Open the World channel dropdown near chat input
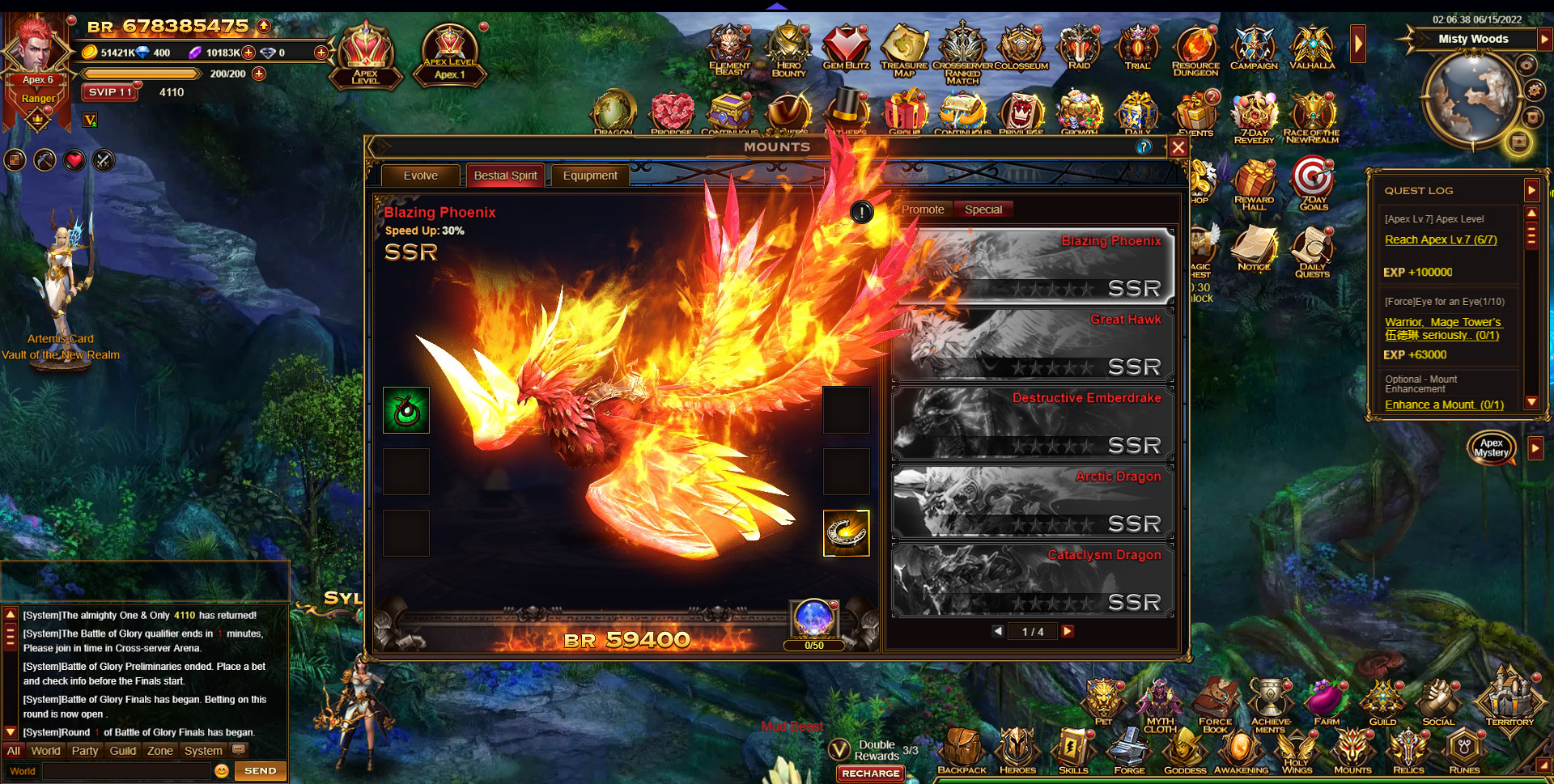This screenshot has height=784, width=1554. (x=22, y=771)
